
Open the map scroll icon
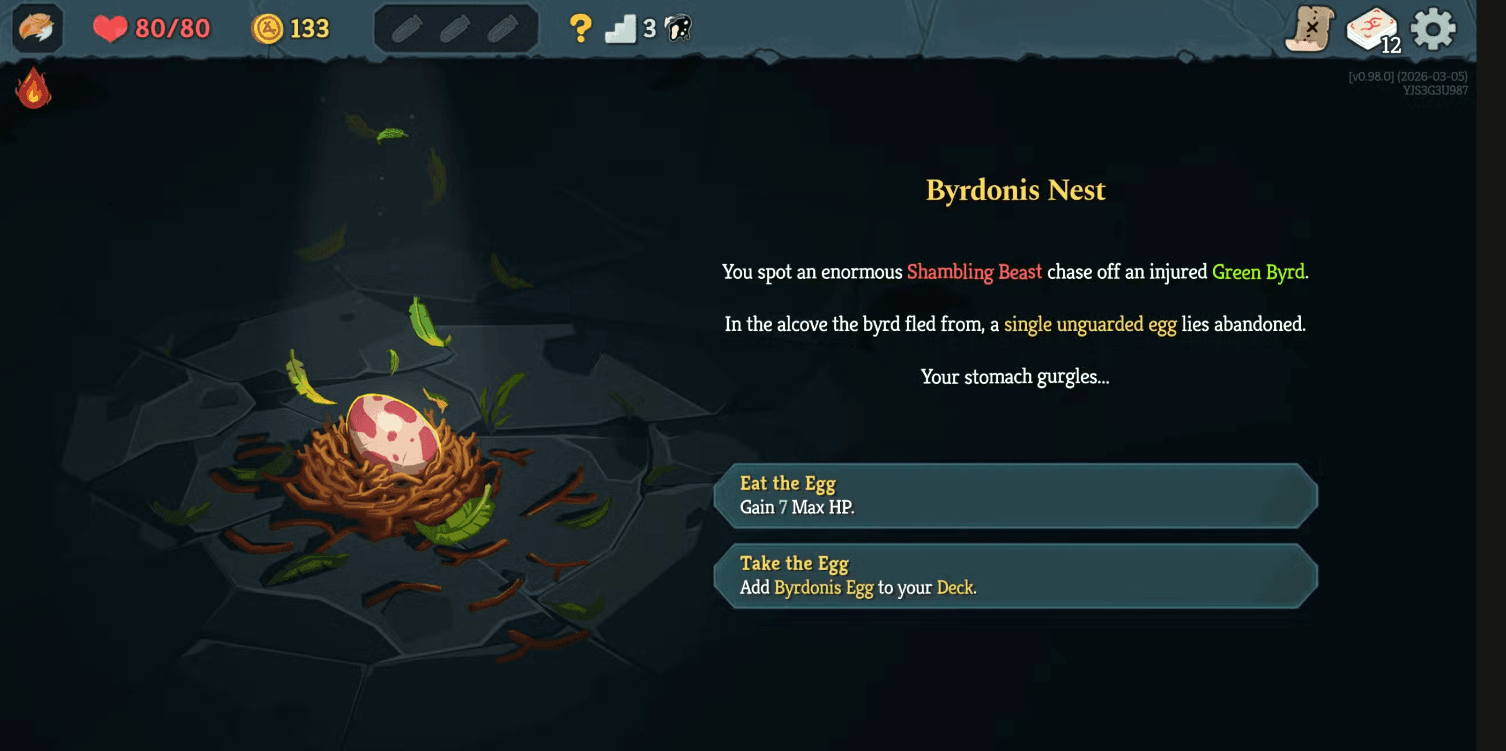coord(1310,30)
